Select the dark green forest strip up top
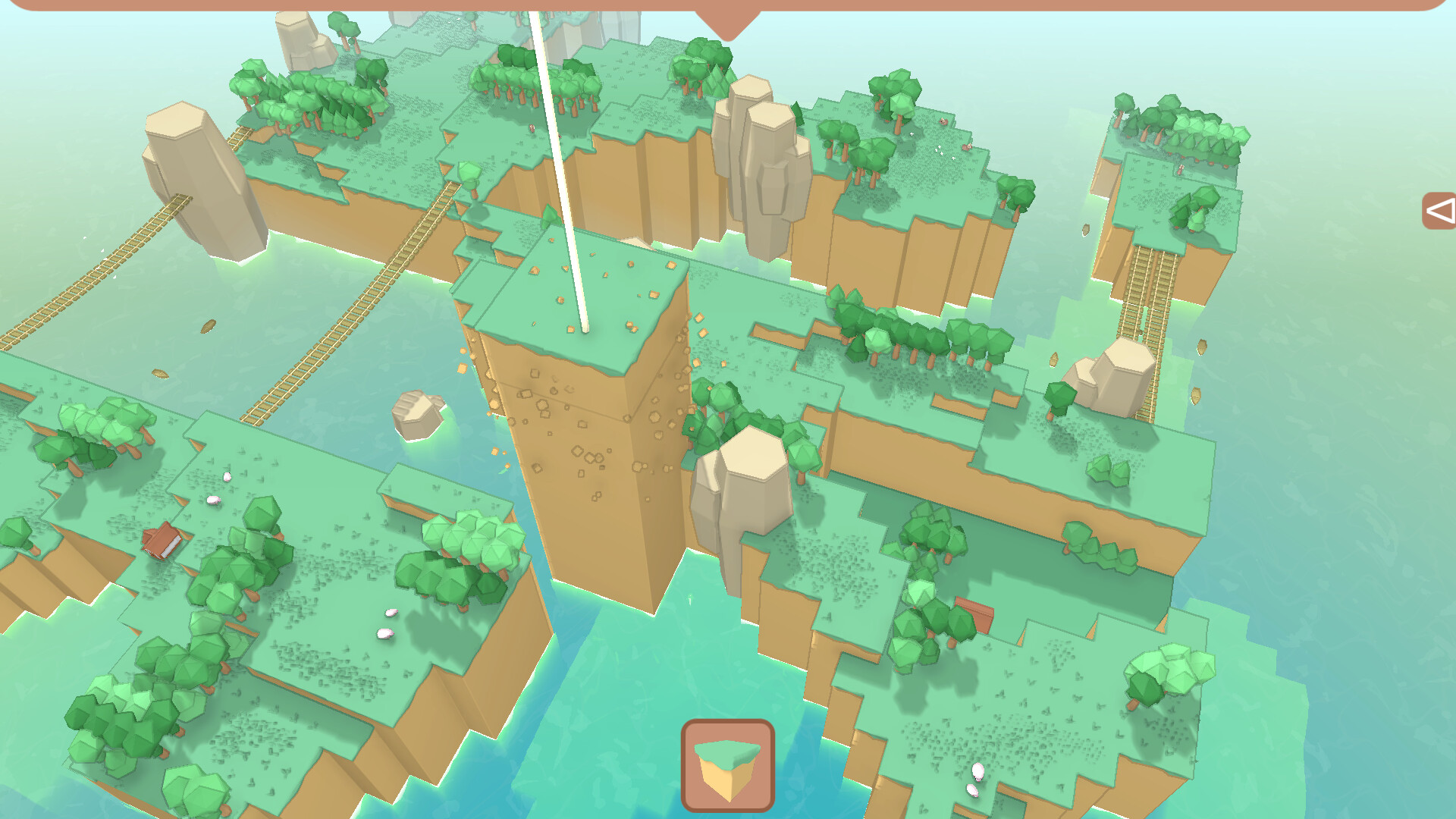1456x819 pixels. point(516,83)
